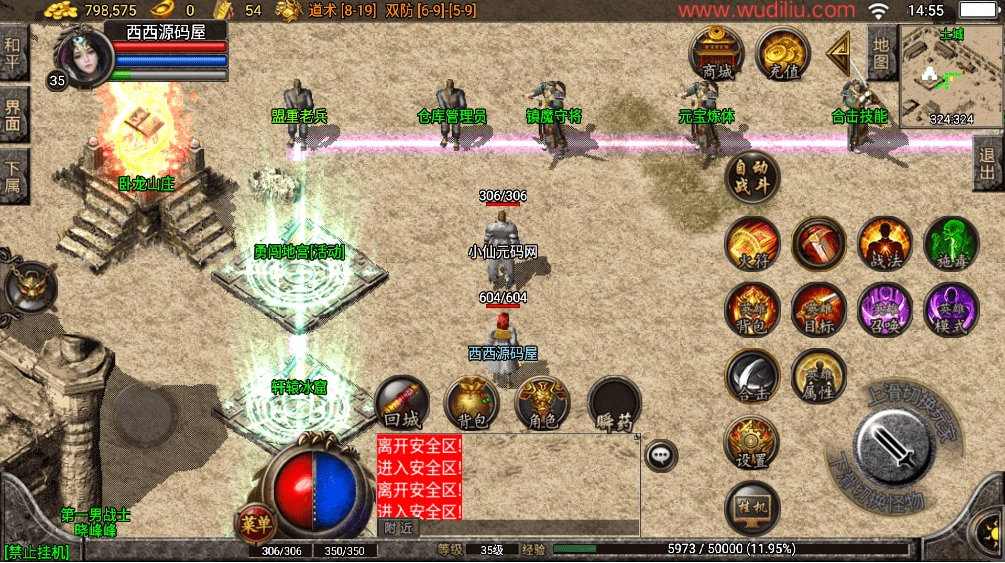Activate the 英雄召唤 hero summon
The width and height of the screenshot is (1005, 563).
(884, 310)
